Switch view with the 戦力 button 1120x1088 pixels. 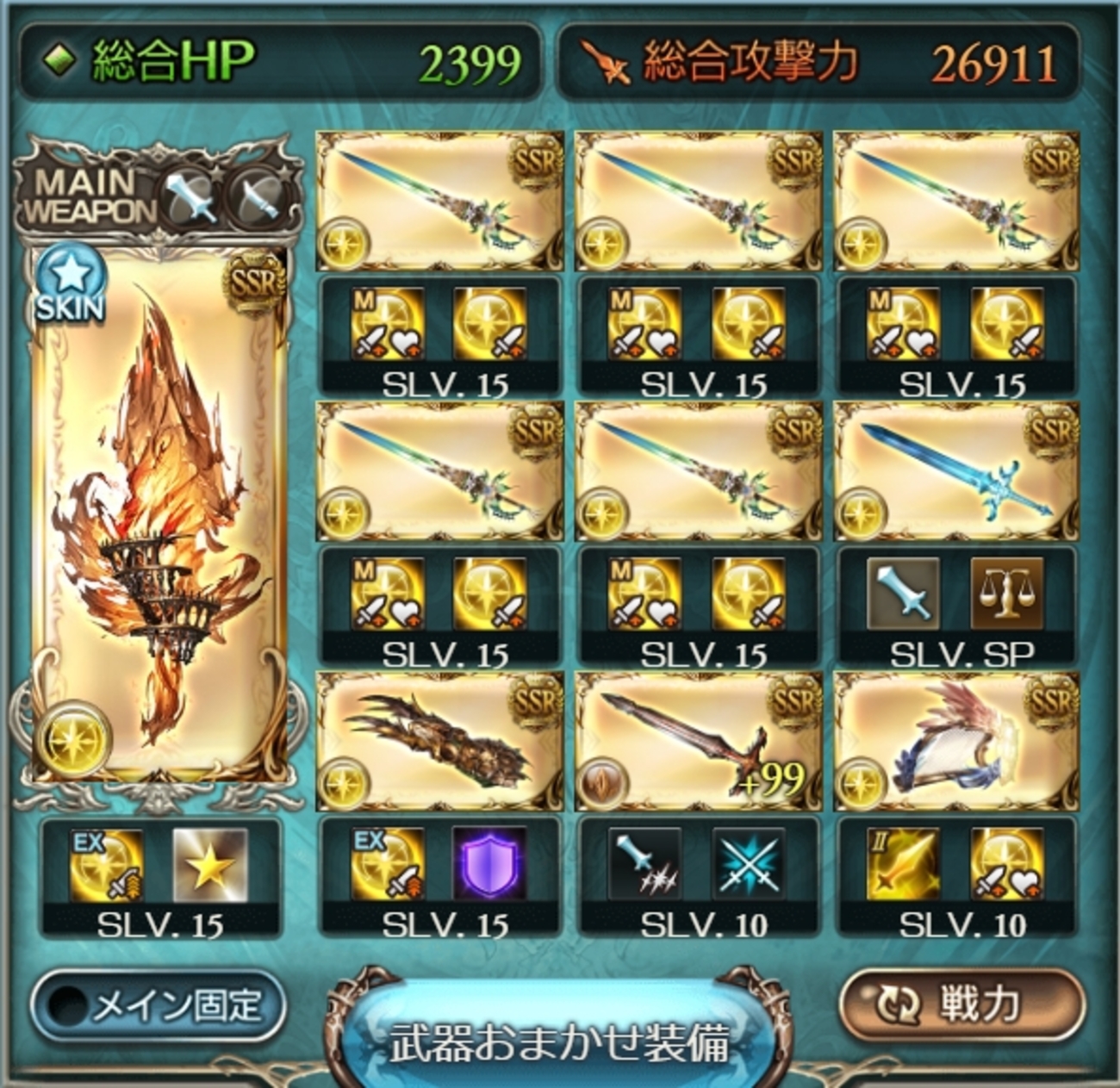961,1003
